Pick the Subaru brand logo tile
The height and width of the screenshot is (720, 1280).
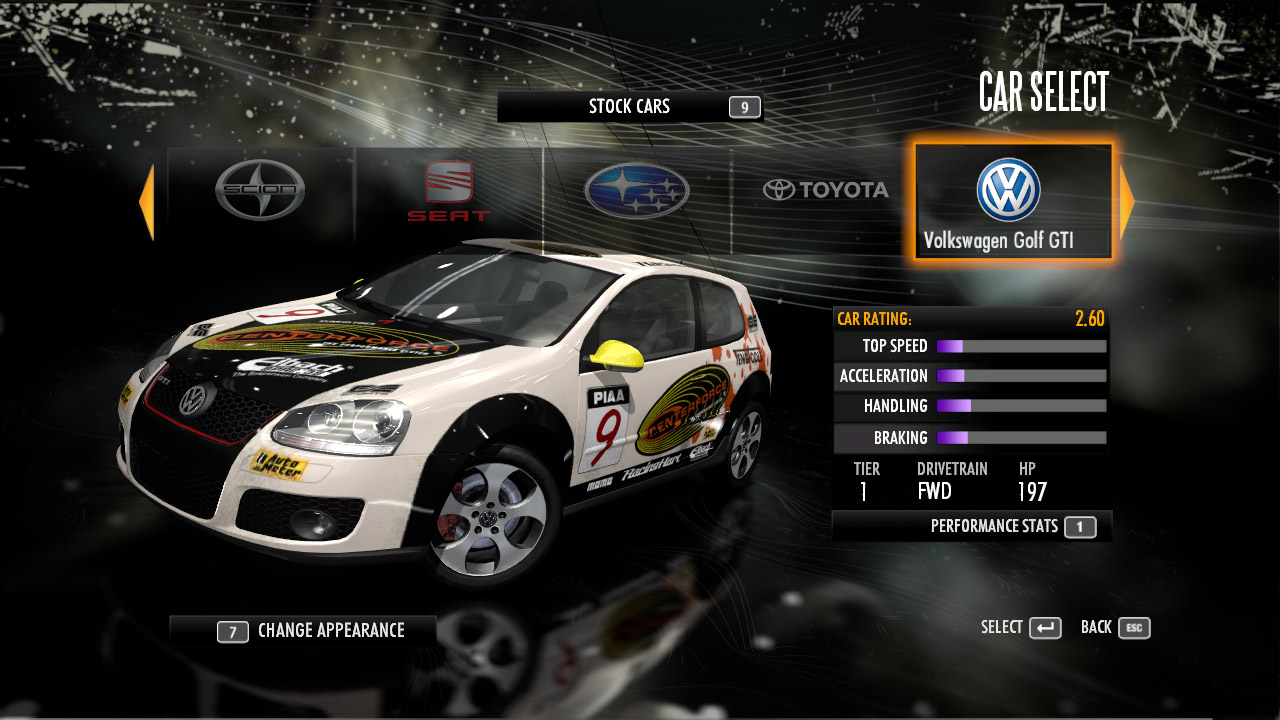tap(637, 191)
